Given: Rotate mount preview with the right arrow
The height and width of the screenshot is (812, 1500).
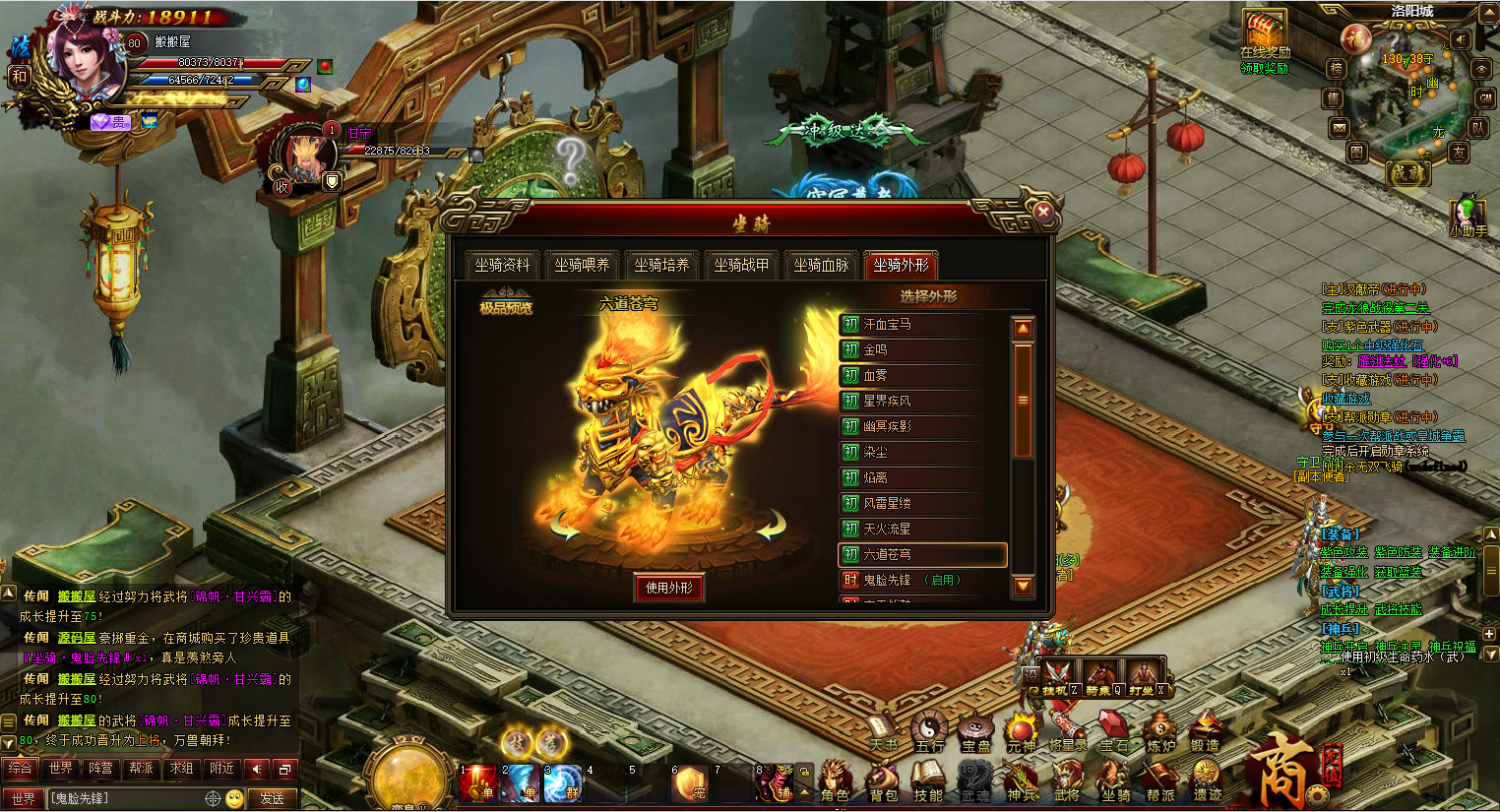Looking at the screenshot, I should pyautogui.click(x=770, y=526).
